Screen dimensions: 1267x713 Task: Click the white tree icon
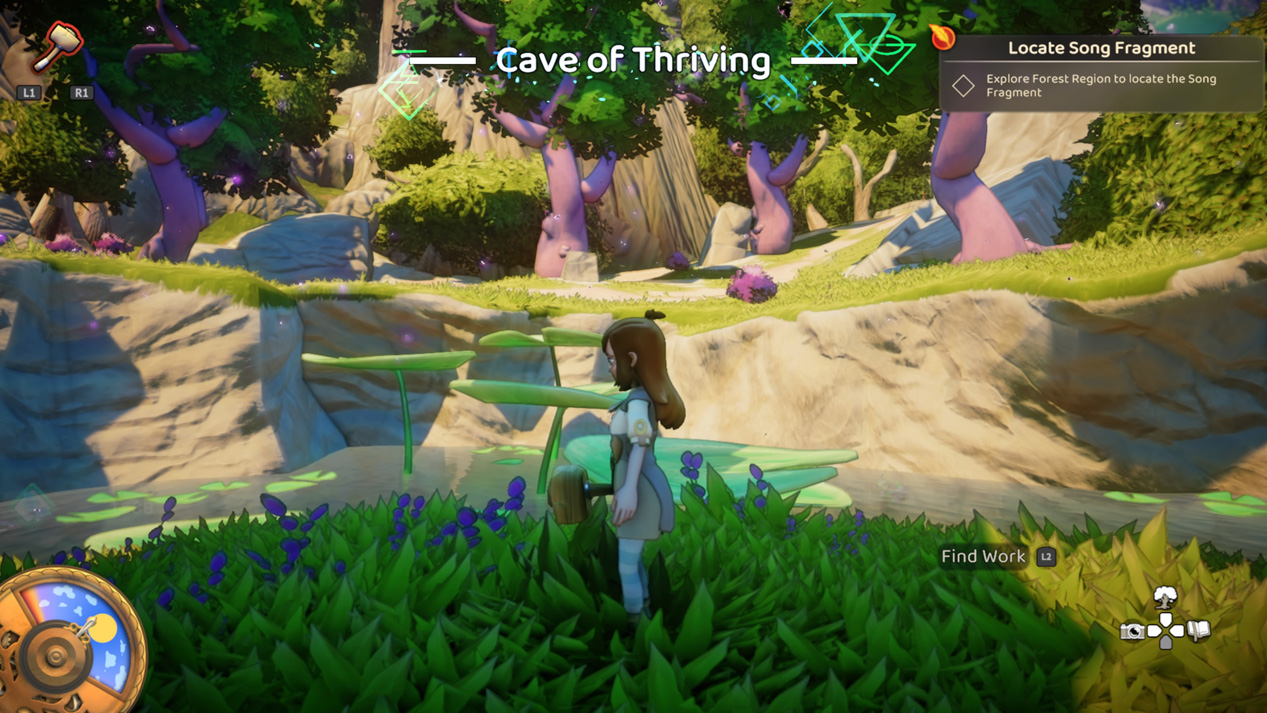(x=1165, y=599)
